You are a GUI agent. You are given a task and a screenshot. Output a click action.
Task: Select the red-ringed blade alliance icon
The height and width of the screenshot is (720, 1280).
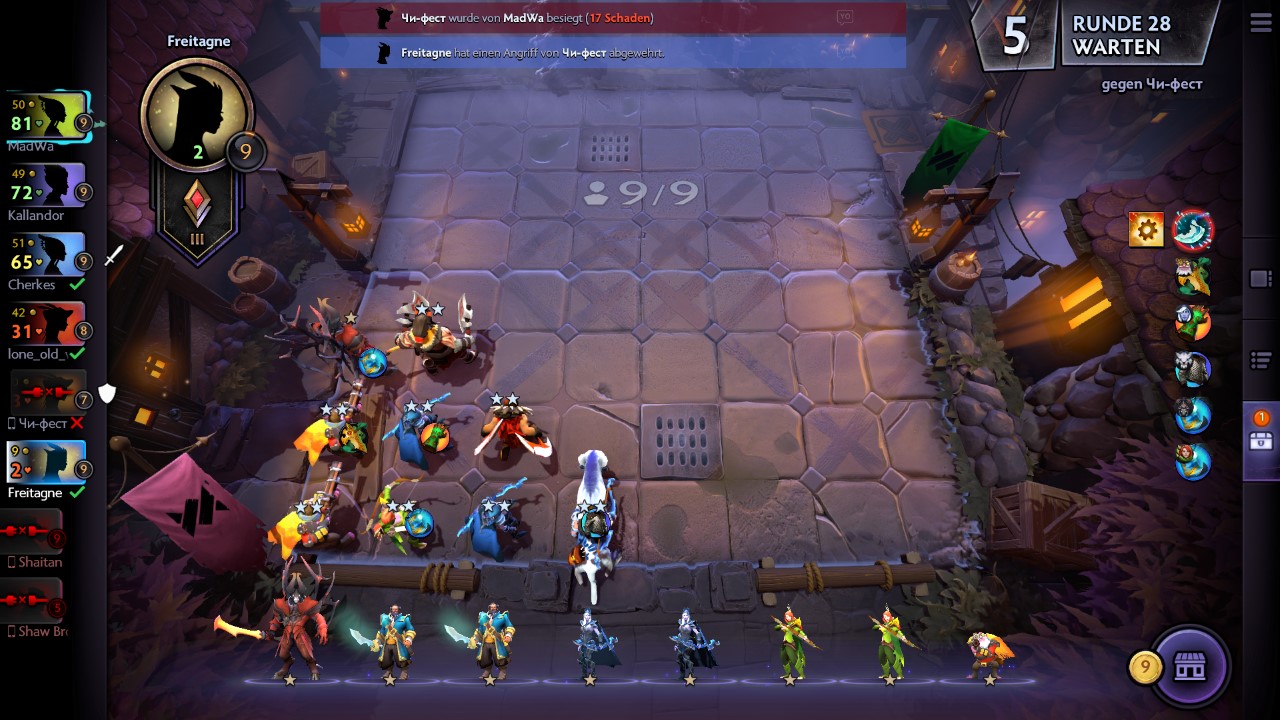(x=1192, y=230)
